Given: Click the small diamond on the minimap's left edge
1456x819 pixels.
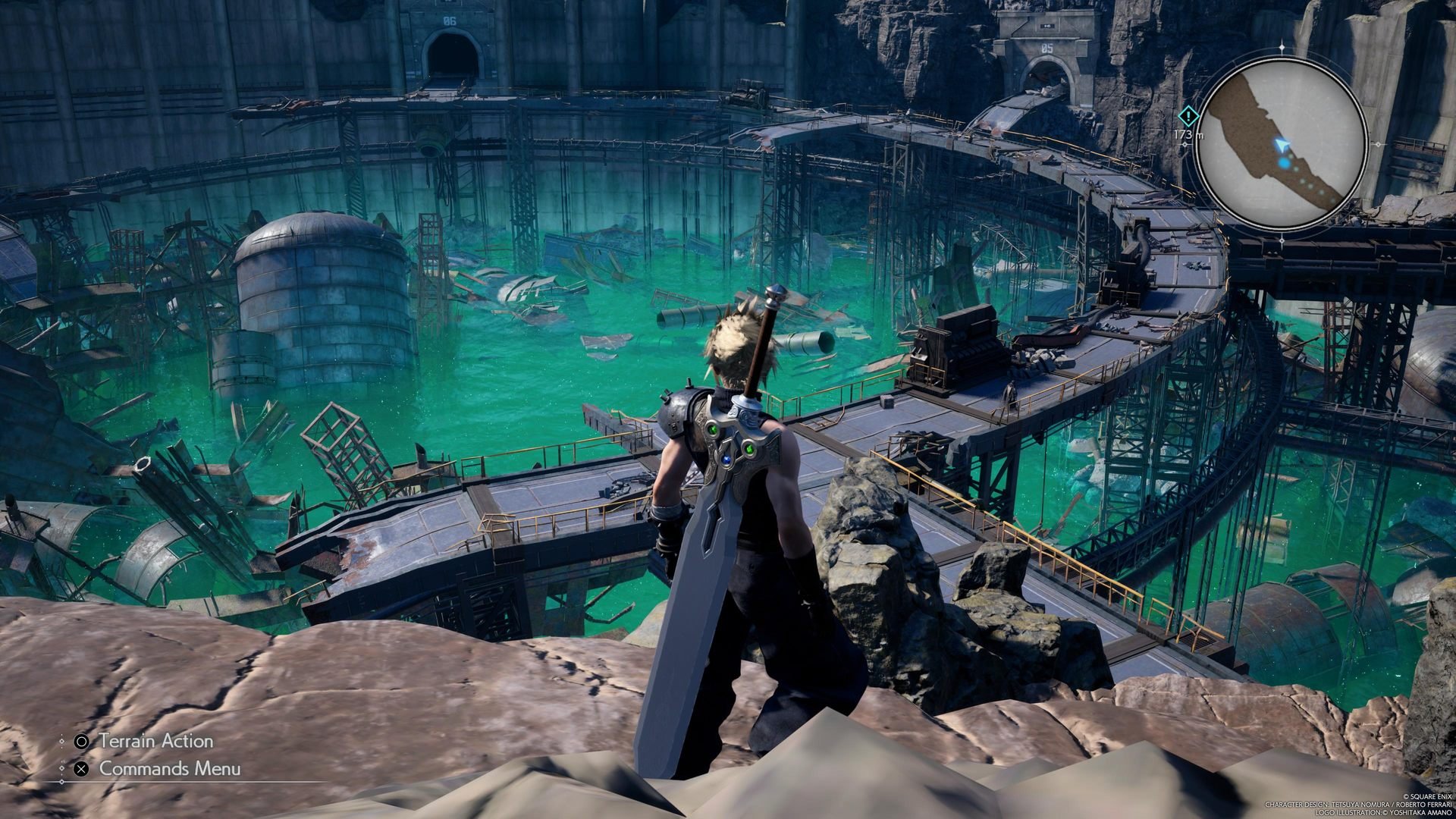Looking at the screenshot, I should click(x=1185, y=143).
